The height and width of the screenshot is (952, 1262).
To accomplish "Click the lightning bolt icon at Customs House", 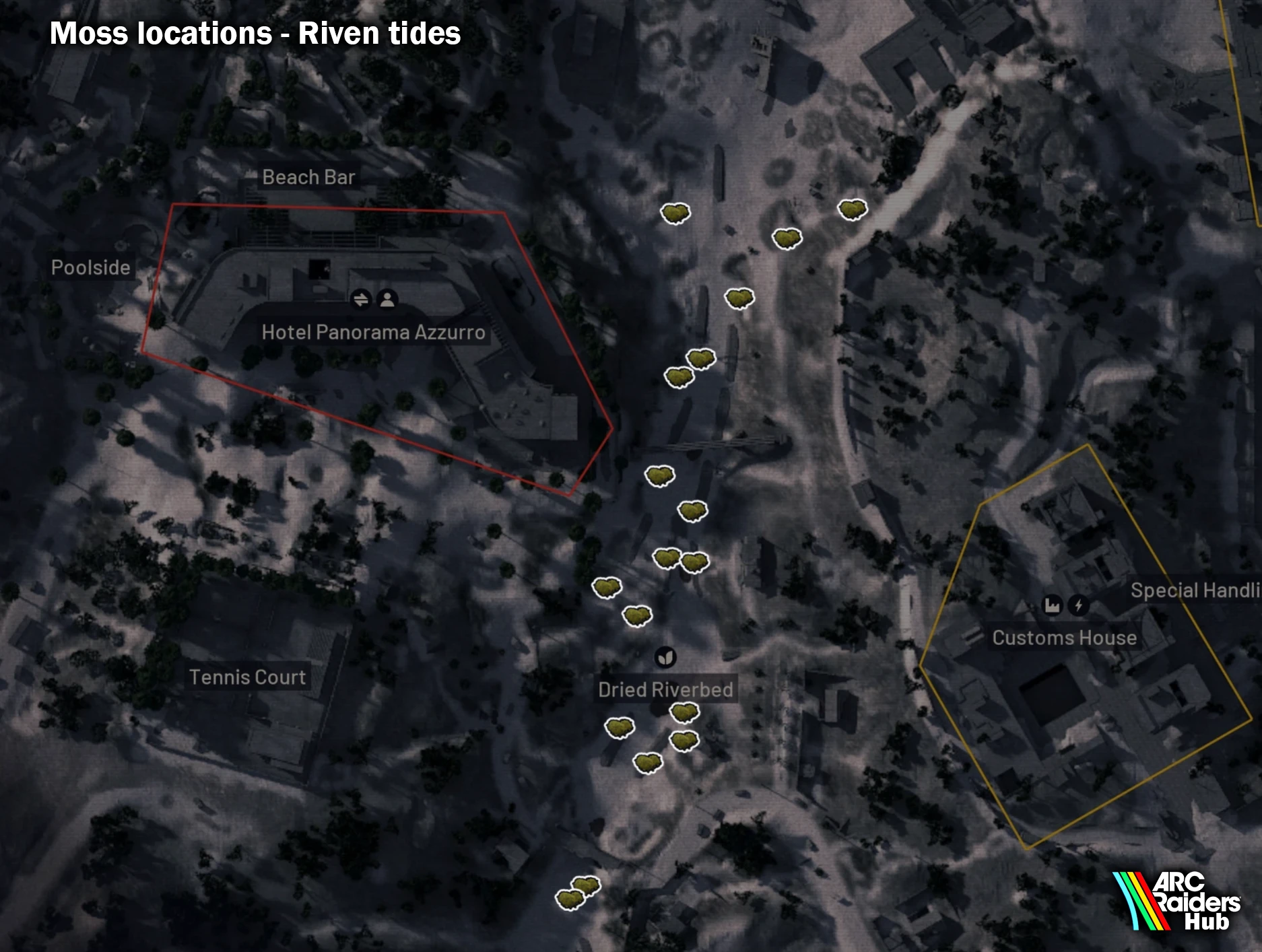I will tap(1078, 605).
